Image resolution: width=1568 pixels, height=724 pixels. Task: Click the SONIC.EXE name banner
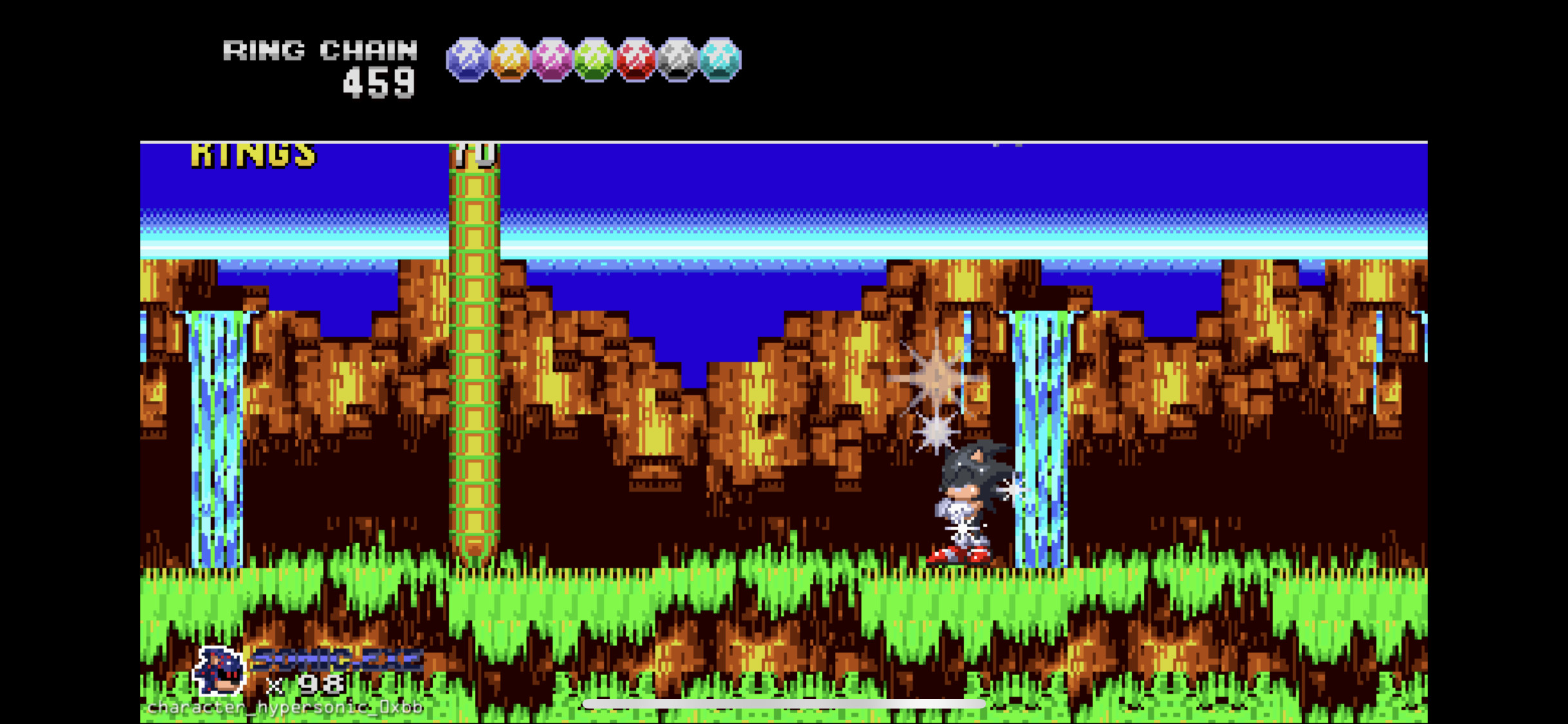coord(335,660)
